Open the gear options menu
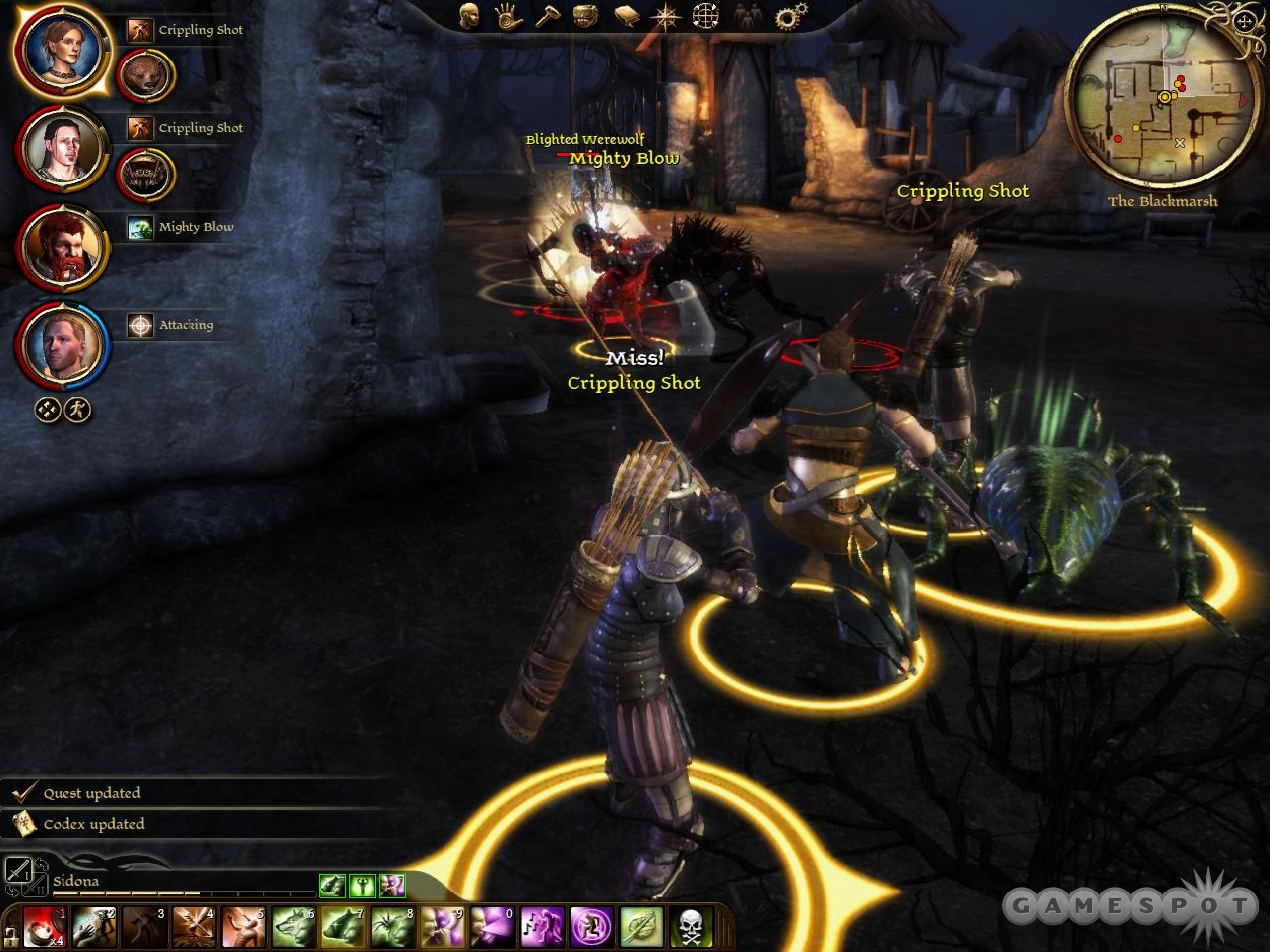Viewport: 1270px width, 952px height. pyautogui.click(x=790, y=16)
